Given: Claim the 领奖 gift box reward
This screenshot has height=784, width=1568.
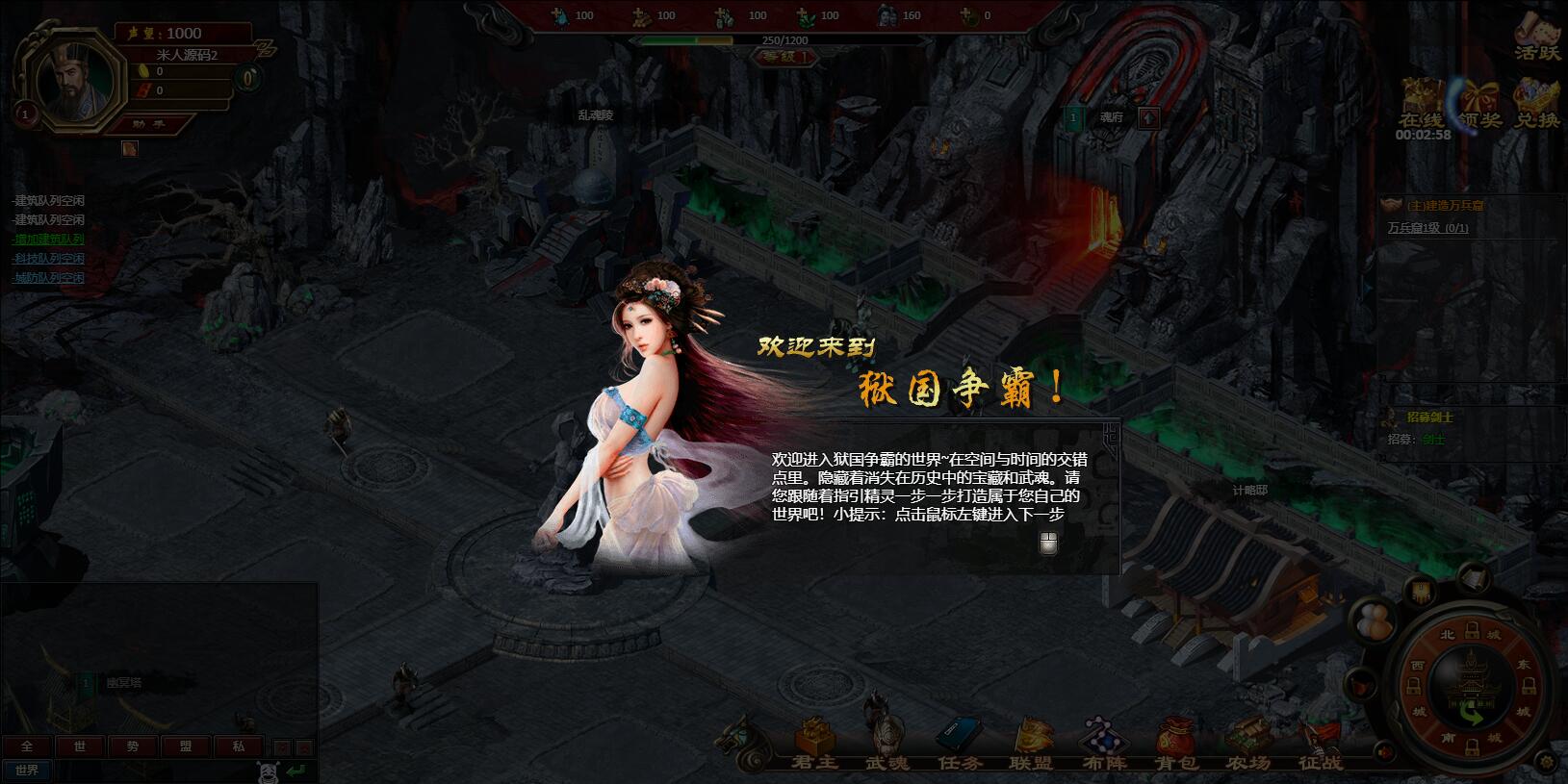Looking at the screenshot, I should pyautogui.click(x=1479, y=105).
